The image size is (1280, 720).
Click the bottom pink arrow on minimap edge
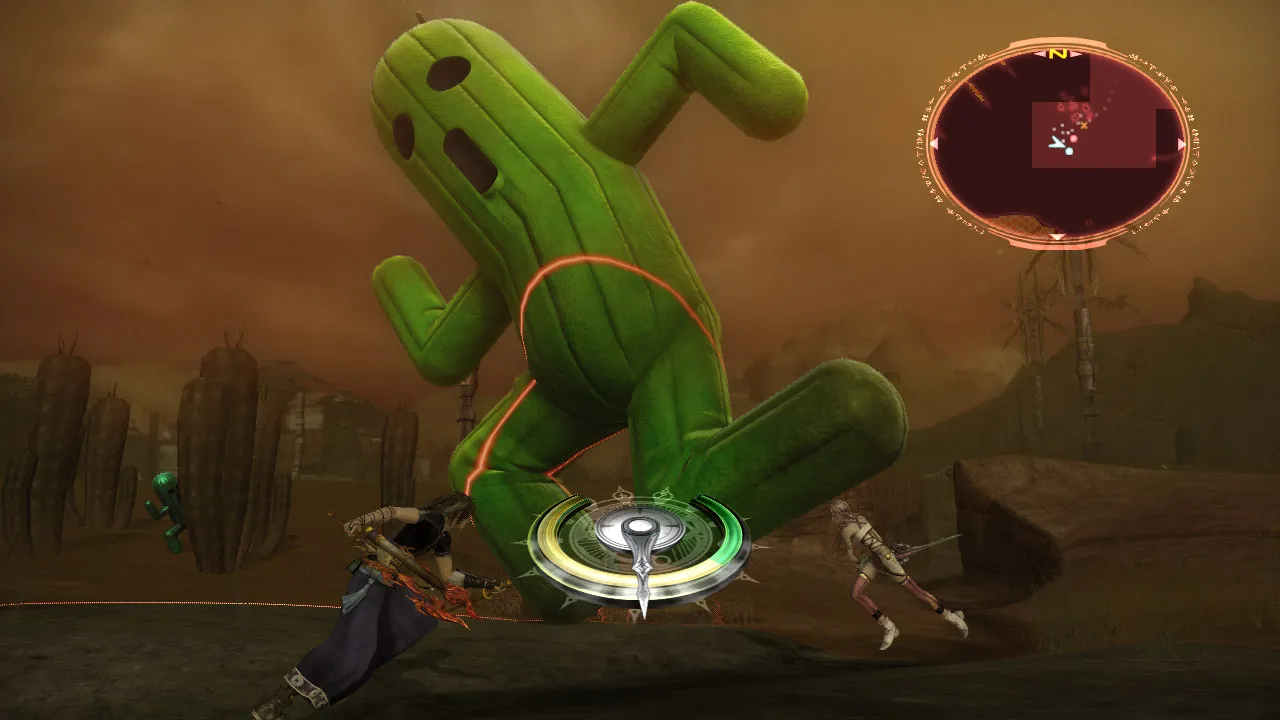[x=1057, y=237]
